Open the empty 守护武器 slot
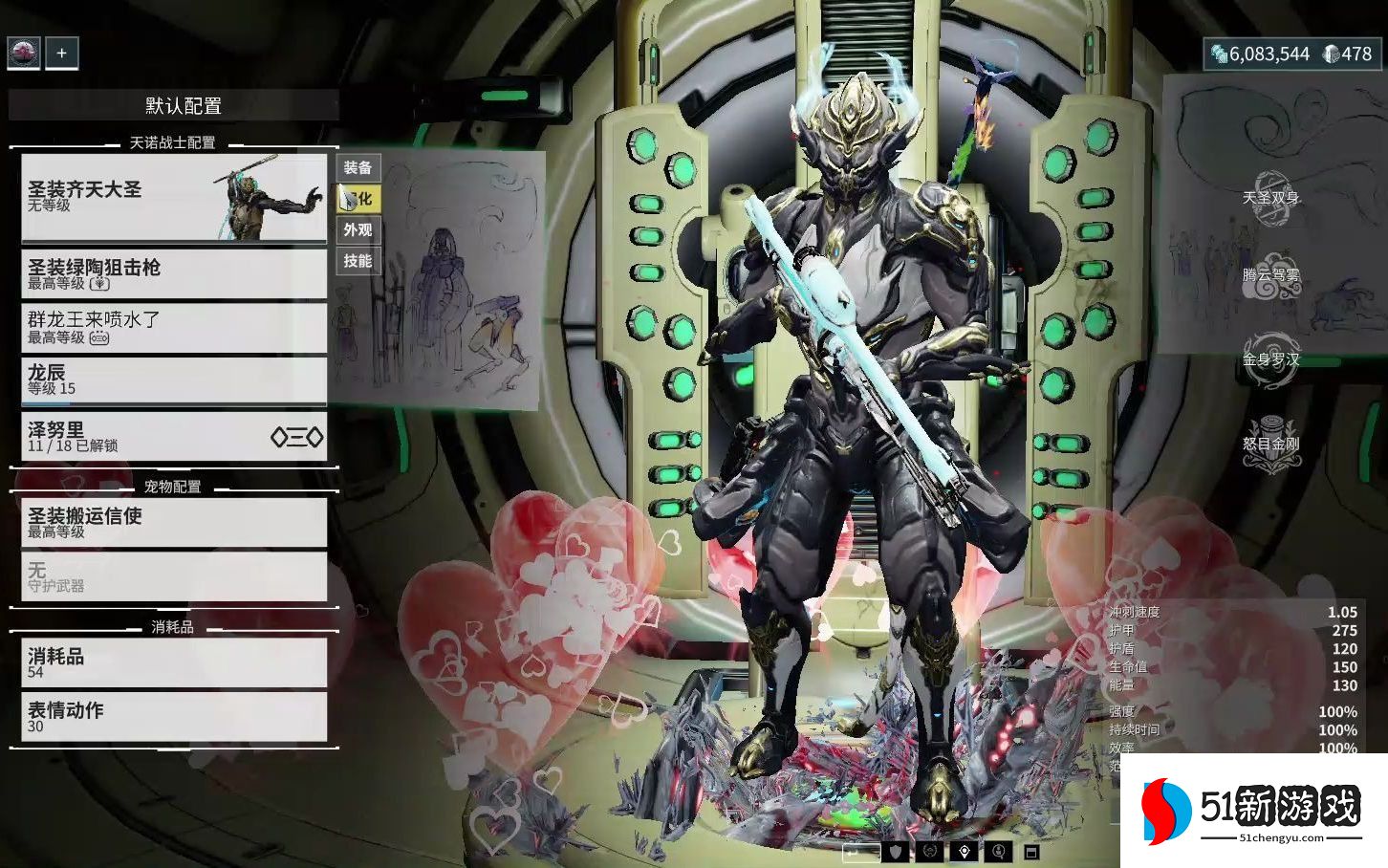Image resolution: width=1388 pixels, height=868 pixels. (174, 576)
